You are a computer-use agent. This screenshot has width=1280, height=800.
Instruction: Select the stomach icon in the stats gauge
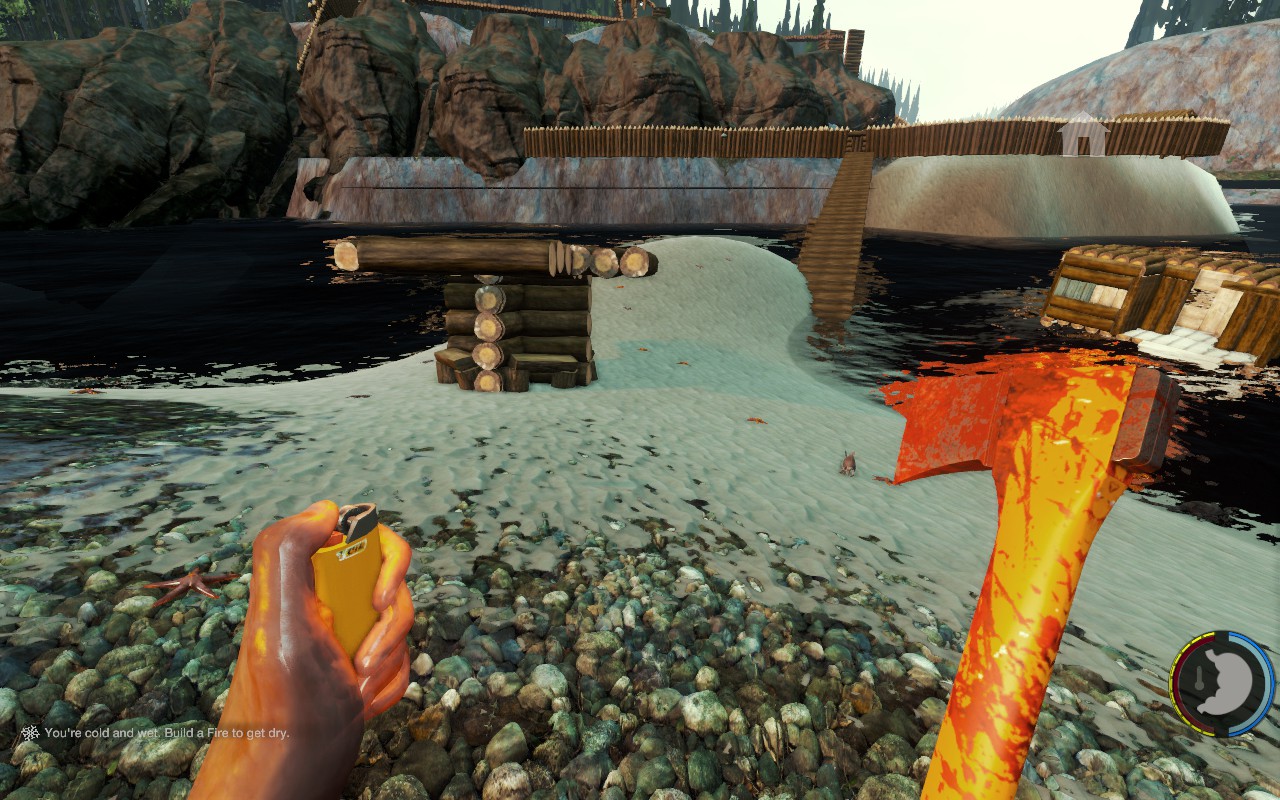click(1222, 682)
